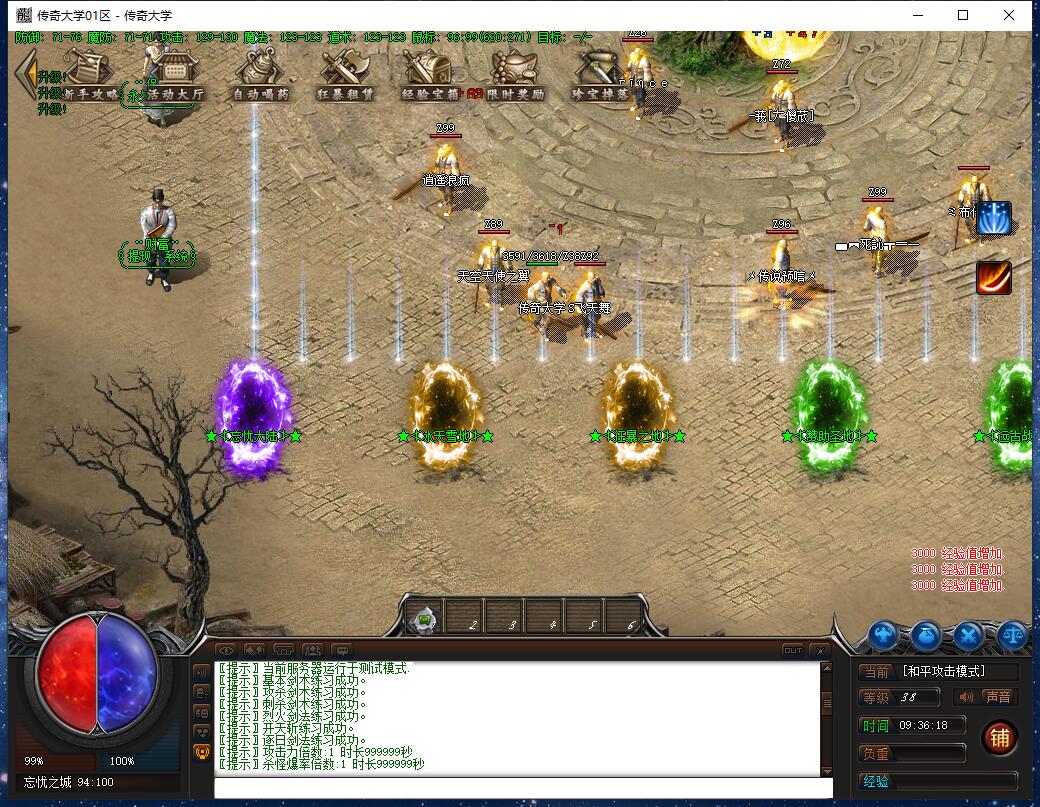
Task: Use the item in hotbar slot one
Action: (x=424, y=620)
